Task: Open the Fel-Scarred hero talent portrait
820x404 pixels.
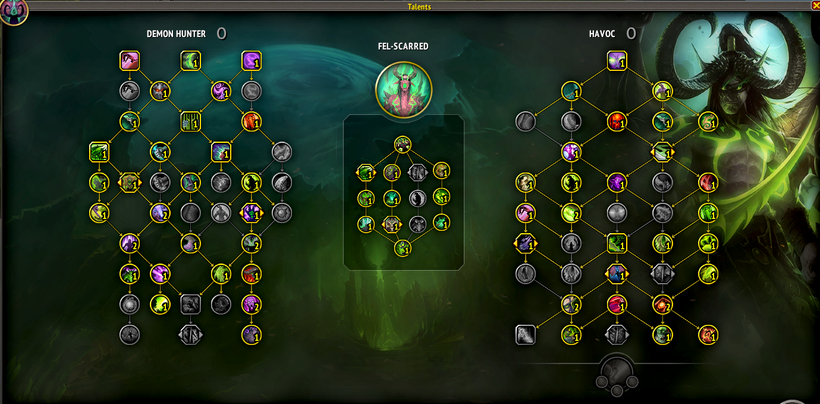Action: (404, 88)
